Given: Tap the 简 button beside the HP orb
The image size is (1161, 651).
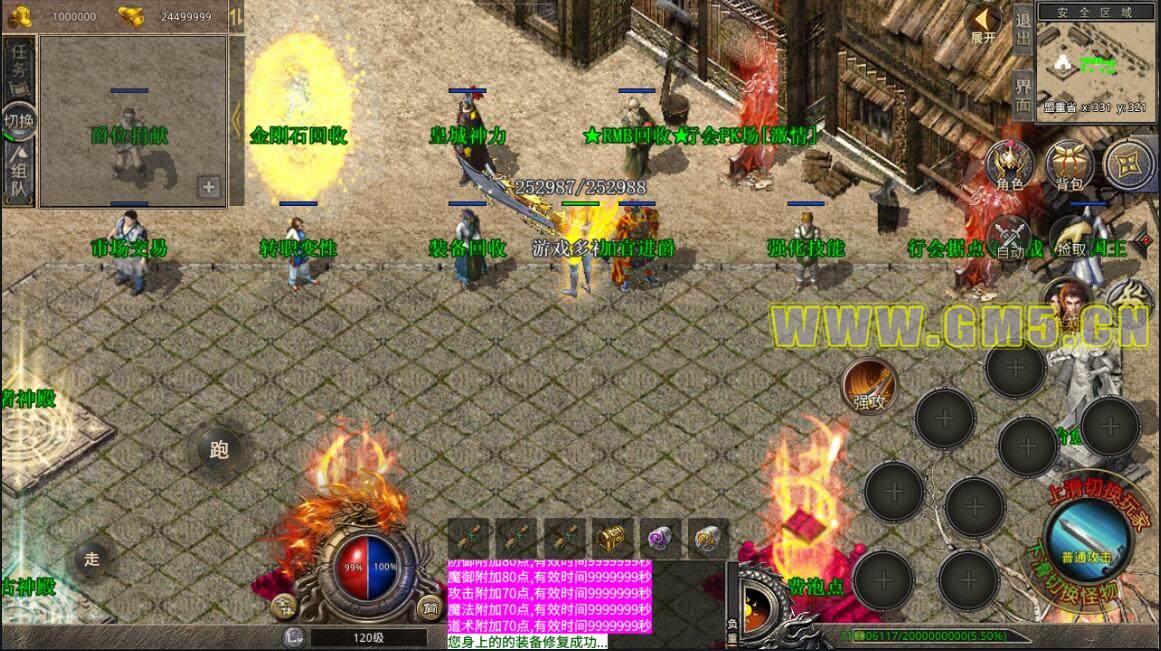Looking at the screenshot, I should [x=430, y=606].
